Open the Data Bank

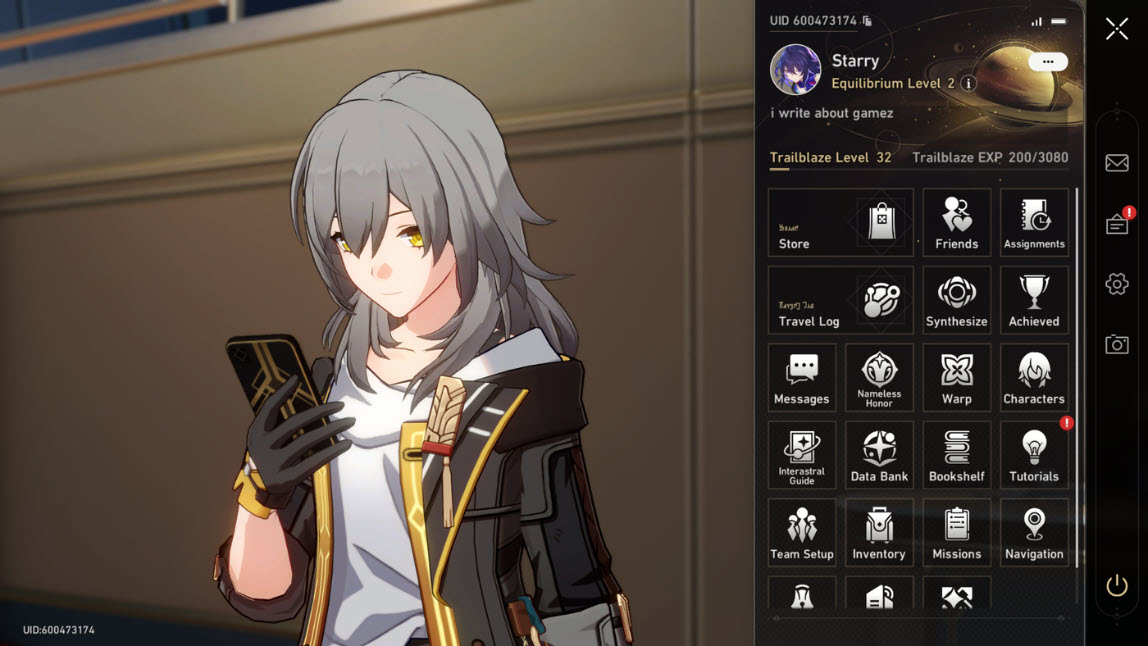click(x=879, y=455)
